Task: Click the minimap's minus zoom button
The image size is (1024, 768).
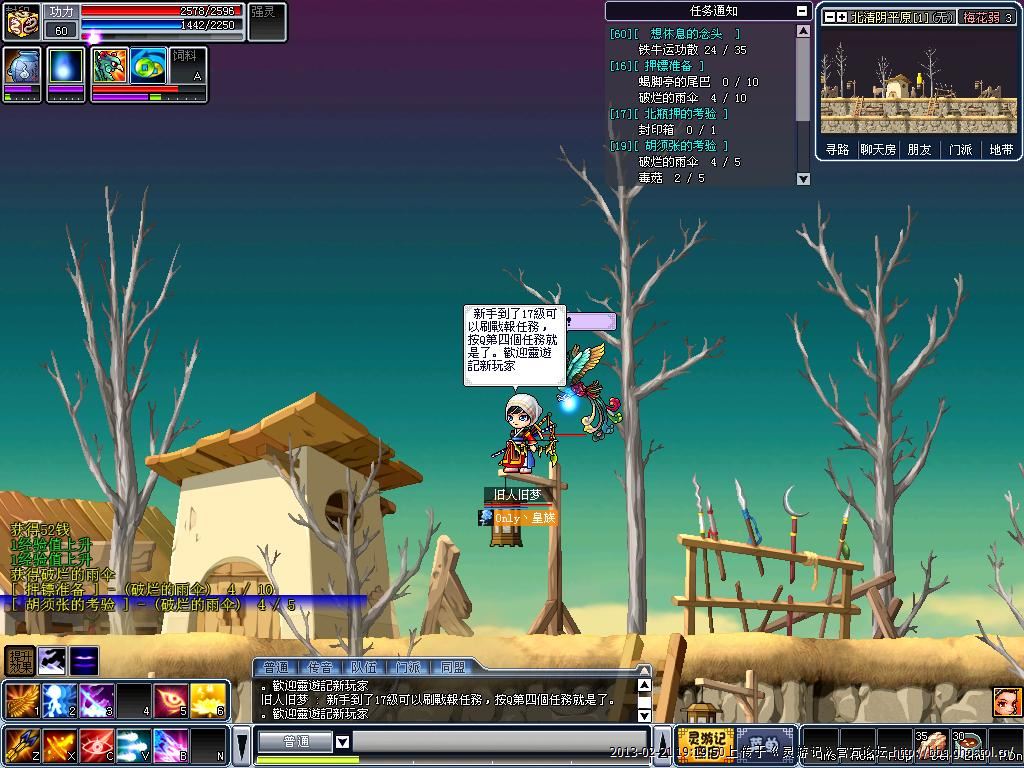Action: coord(829,17)
